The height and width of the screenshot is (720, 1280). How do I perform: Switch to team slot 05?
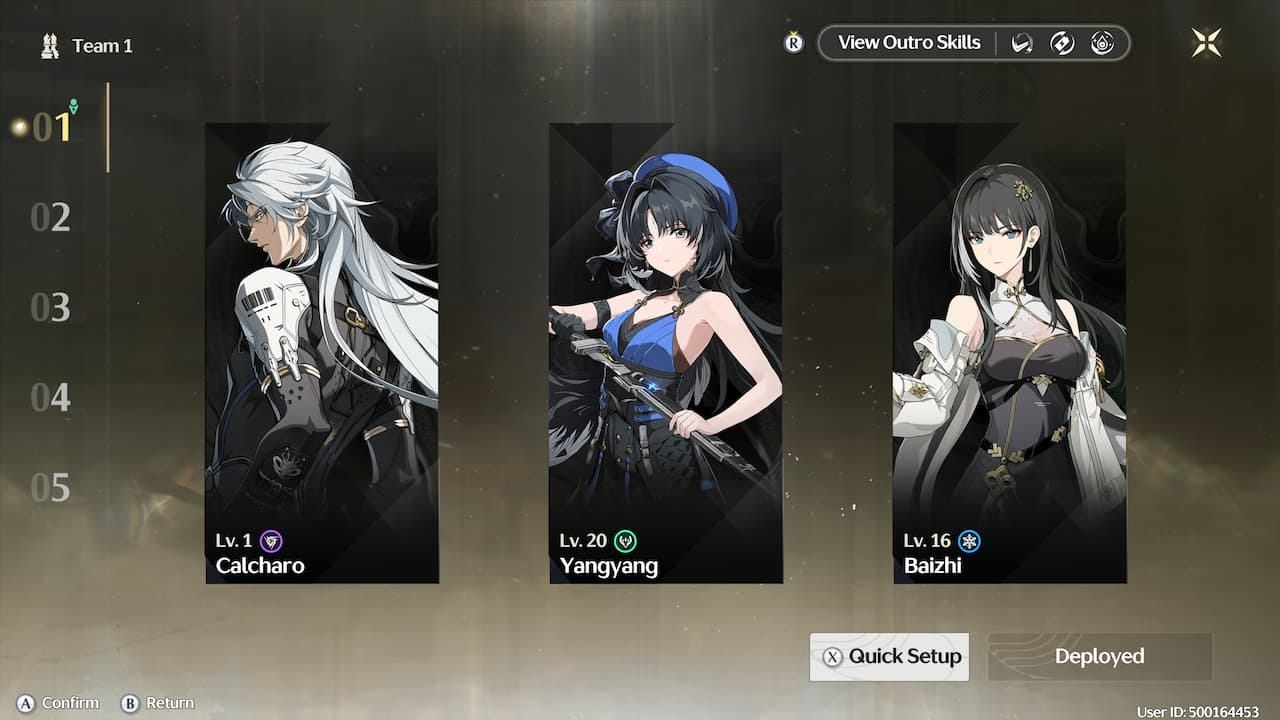[51, 488]
